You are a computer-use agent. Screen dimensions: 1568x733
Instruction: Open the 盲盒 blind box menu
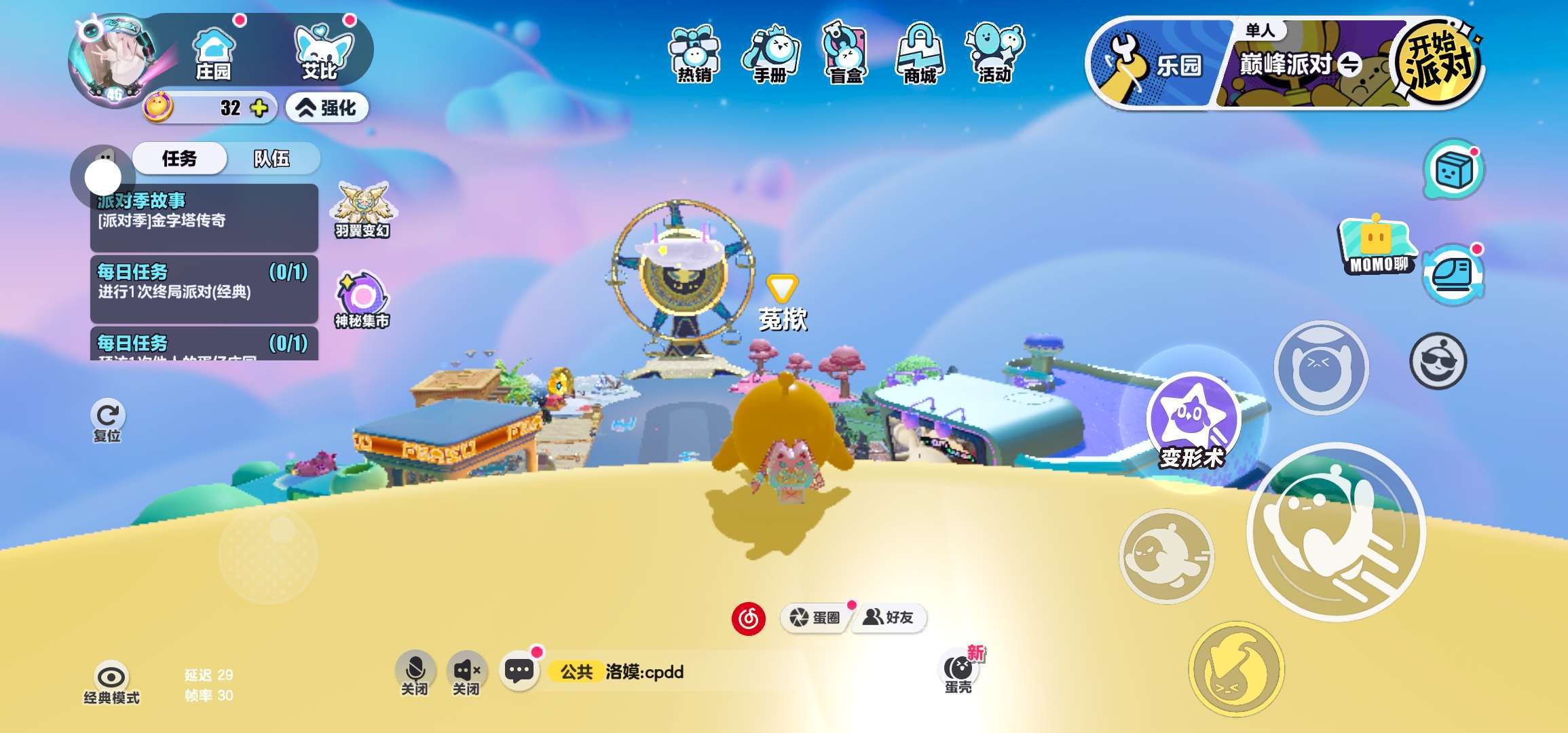pos(846,54)
